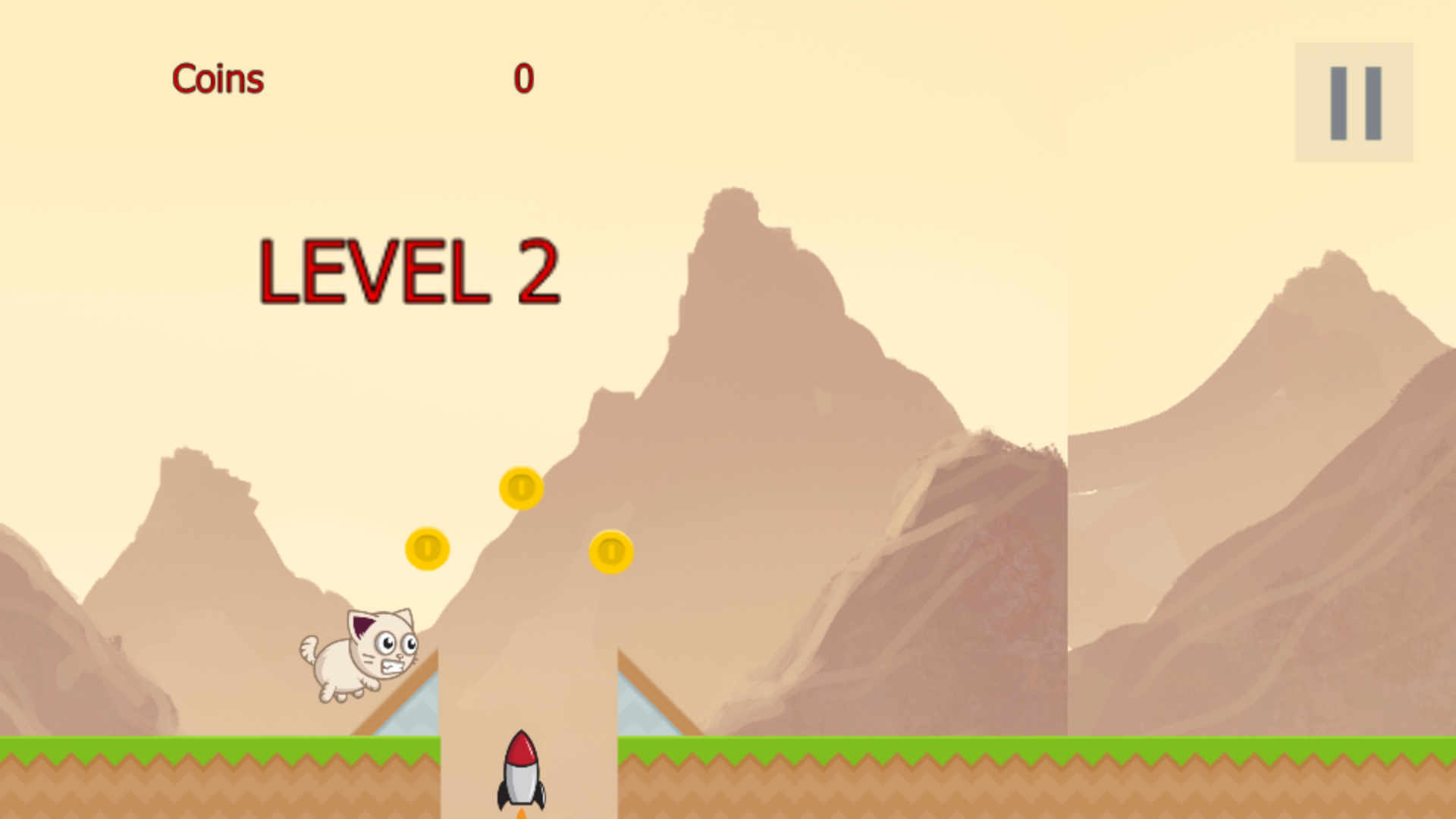Tap the Coins label icon area
This screenshot has width=1456, height=819.
(x=218, y=78)
